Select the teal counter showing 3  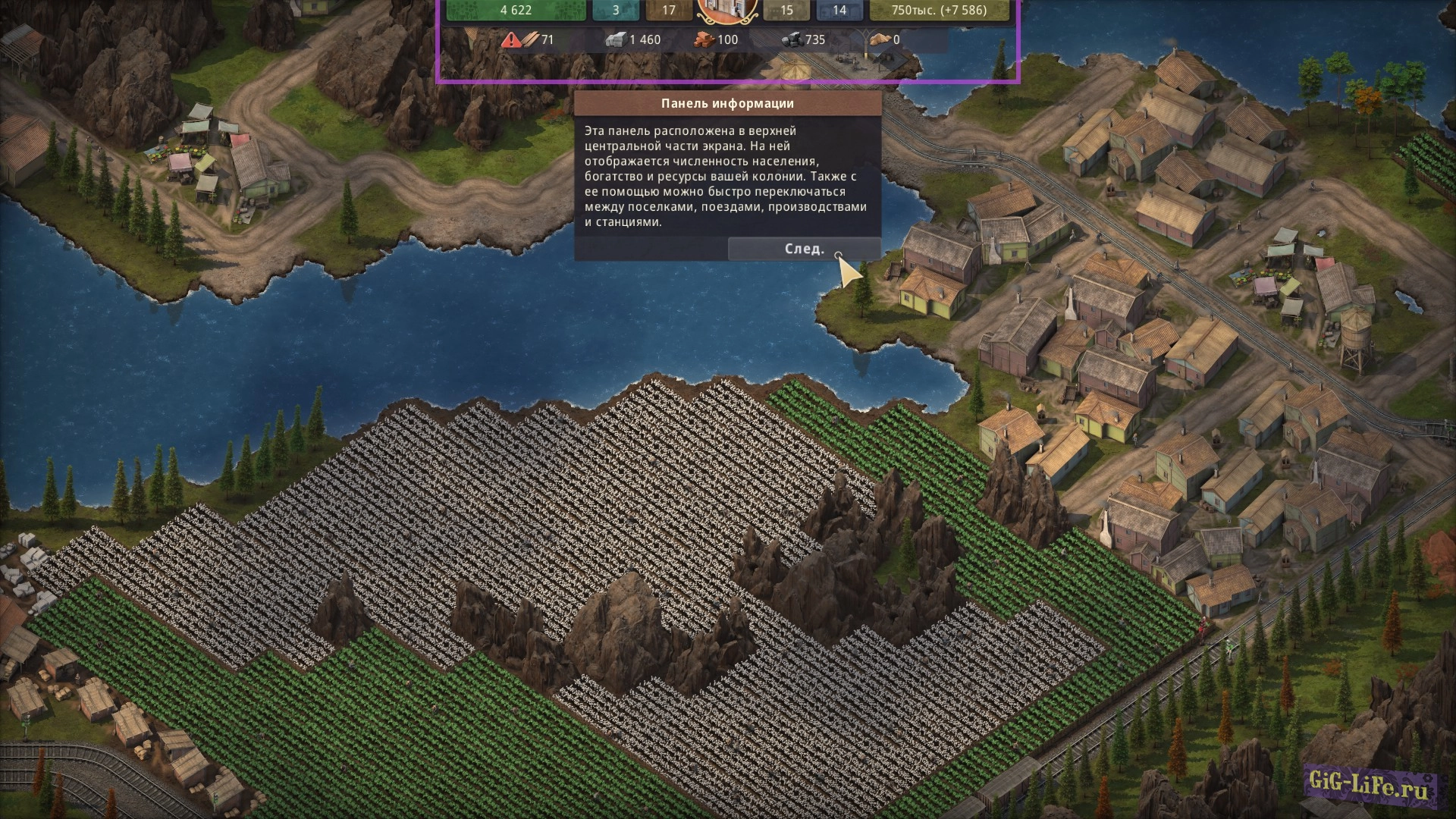pos(615,10)
